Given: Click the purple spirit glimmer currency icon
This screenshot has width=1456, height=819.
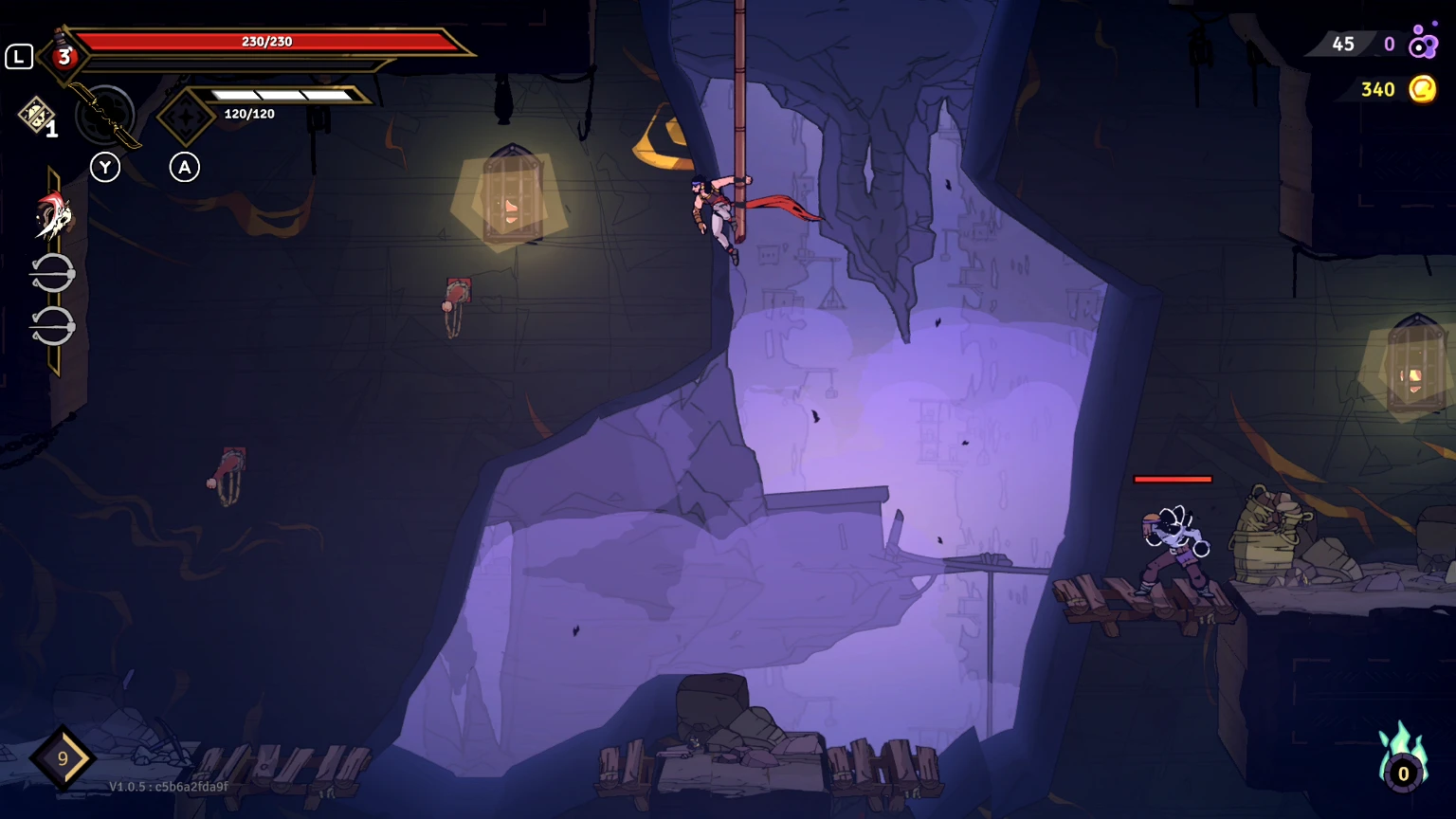Looking at the screenshot, I should coord(1421,44).
